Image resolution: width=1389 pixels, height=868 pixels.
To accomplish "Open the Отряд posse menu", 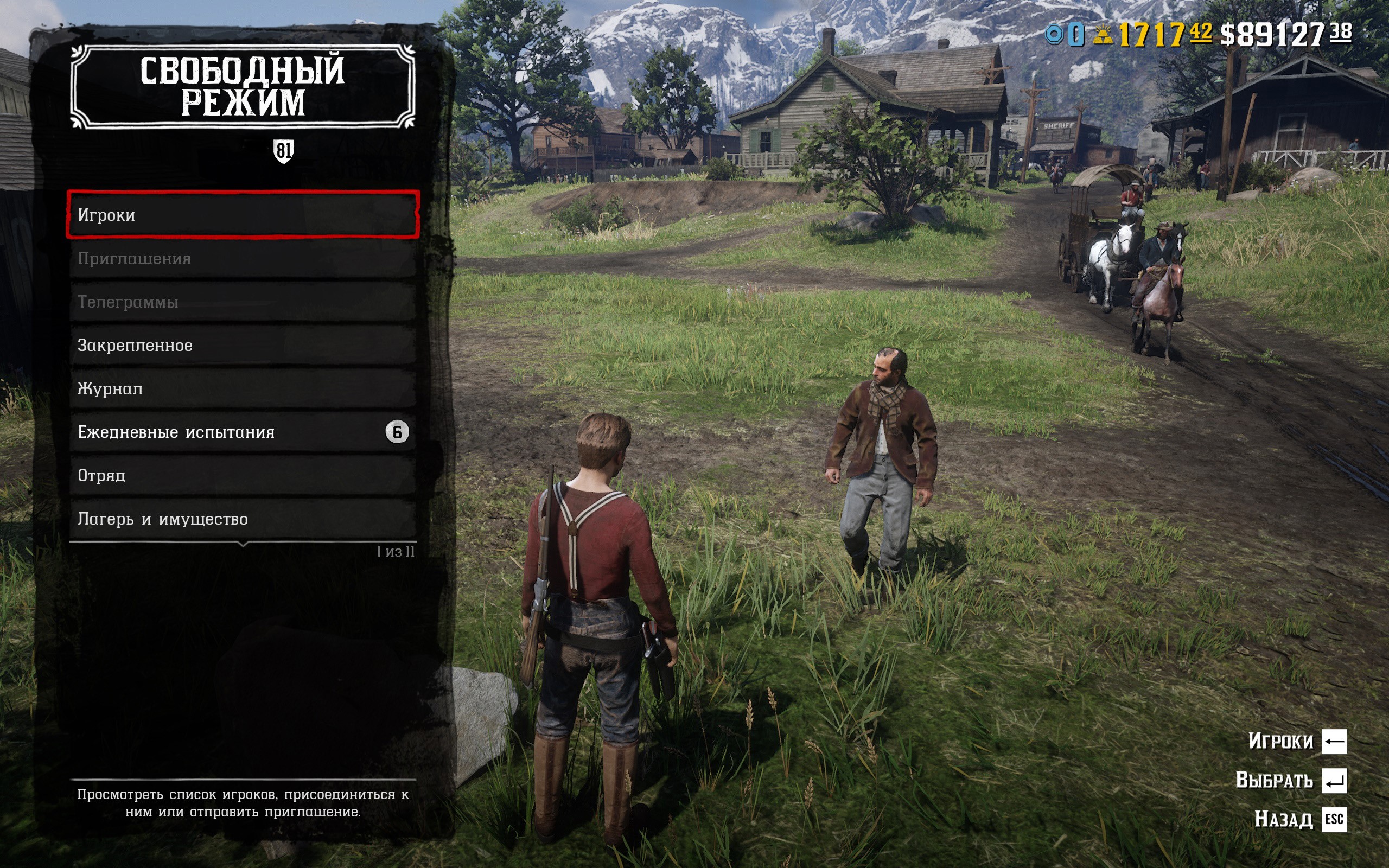I will (x=242, y=475).
